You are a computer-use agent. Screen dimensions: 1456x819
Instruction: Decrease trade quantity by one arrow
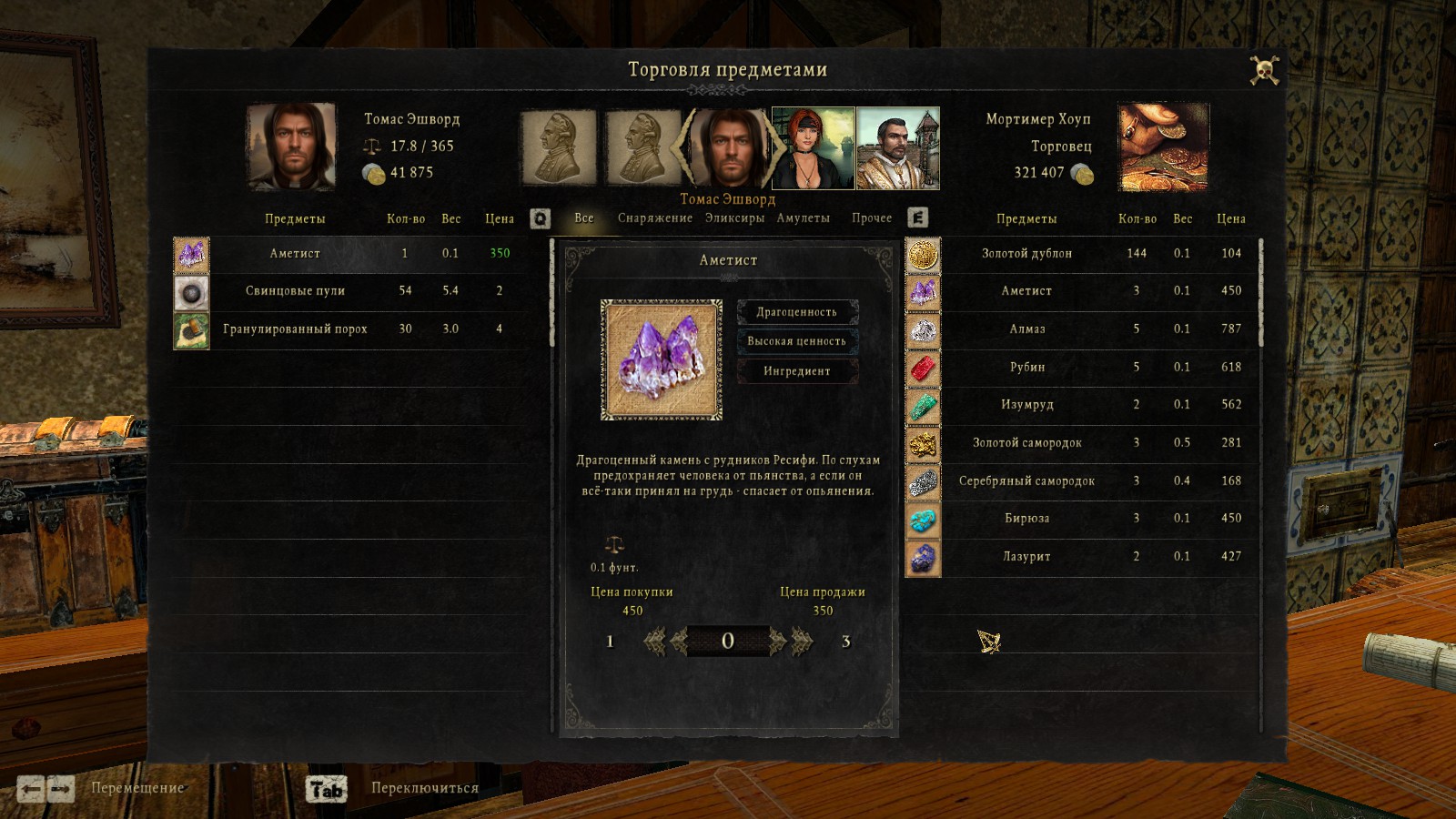(678, 642)
